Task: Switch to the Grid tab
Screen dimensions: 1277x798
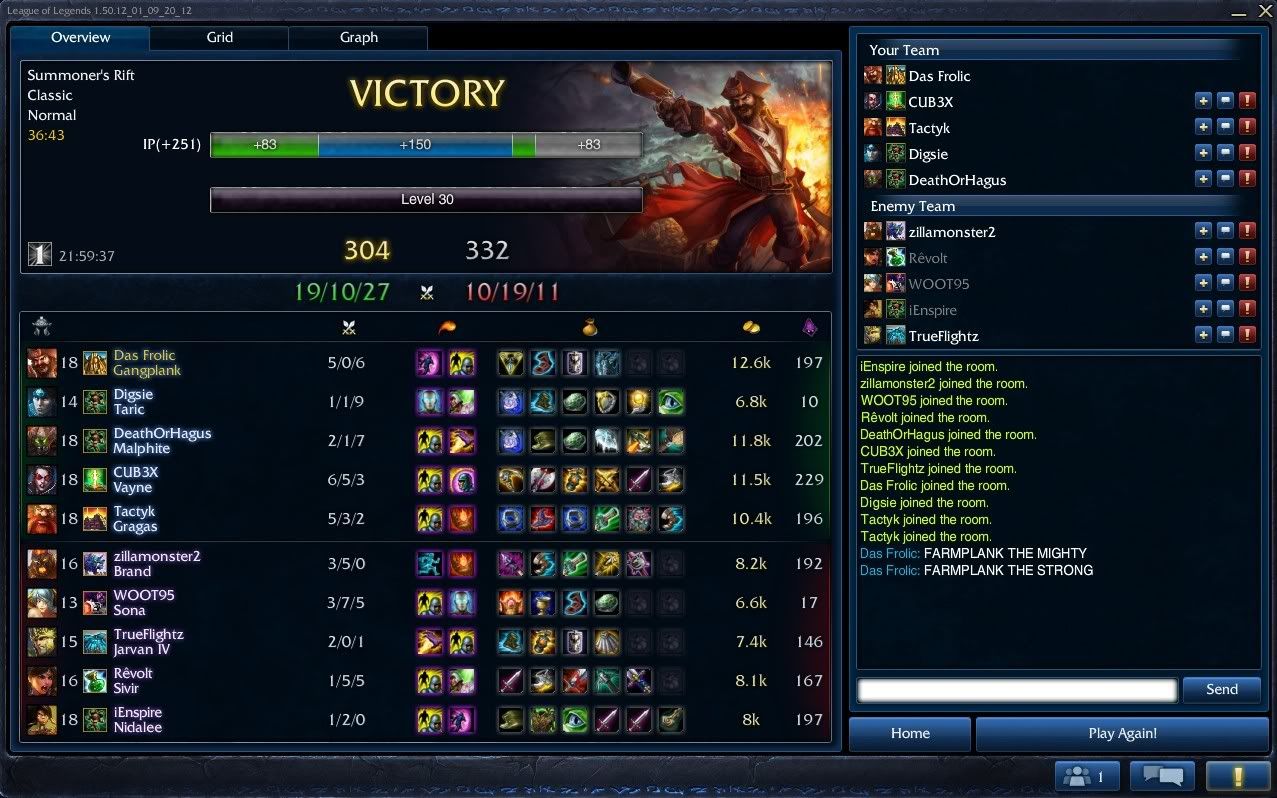Action: 220,37
